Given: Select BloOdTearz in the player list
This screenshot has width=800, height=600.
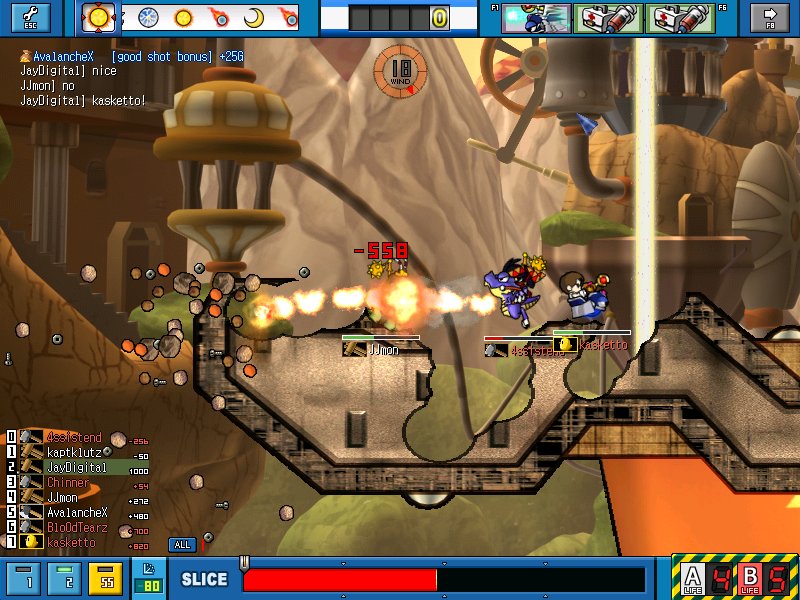Looking at the screenshot, I should point(75,528).
